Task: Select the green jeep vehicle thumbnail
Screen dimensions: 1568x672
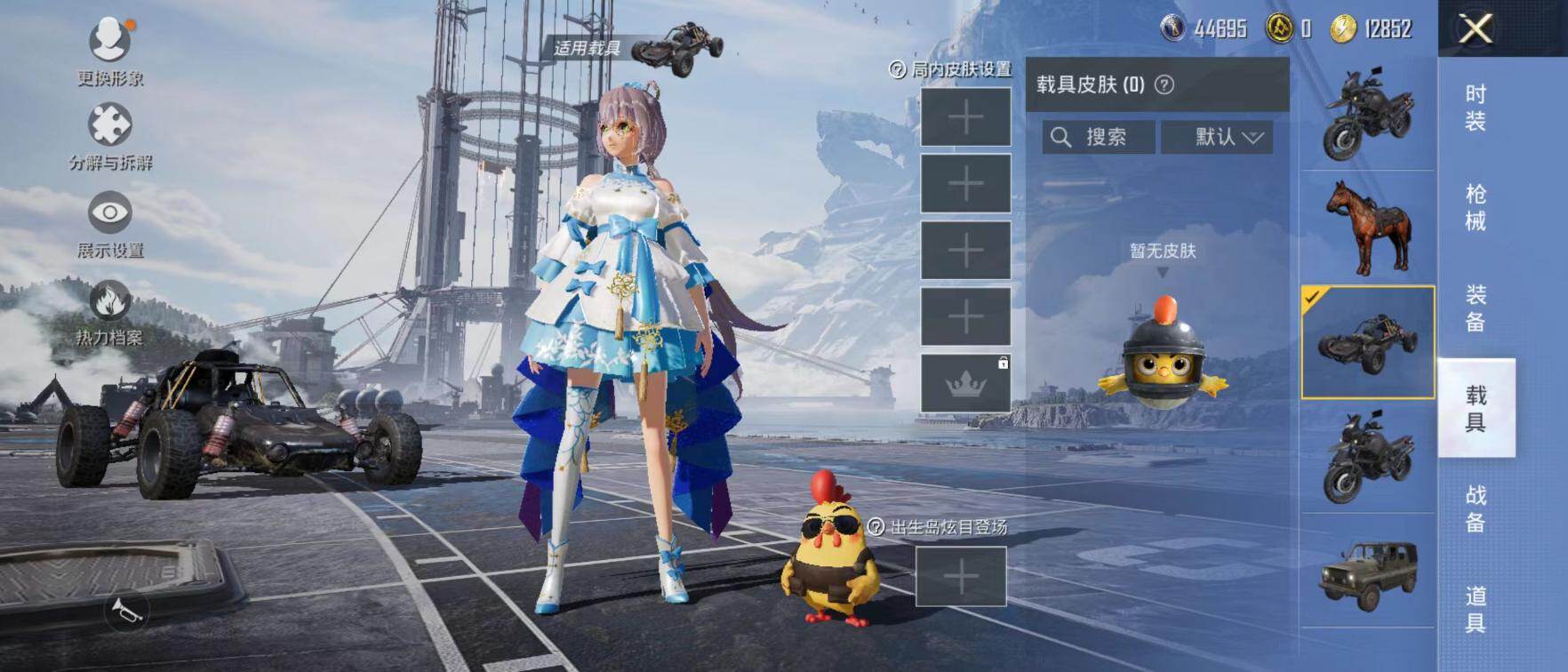Action: click(1368, 573)
